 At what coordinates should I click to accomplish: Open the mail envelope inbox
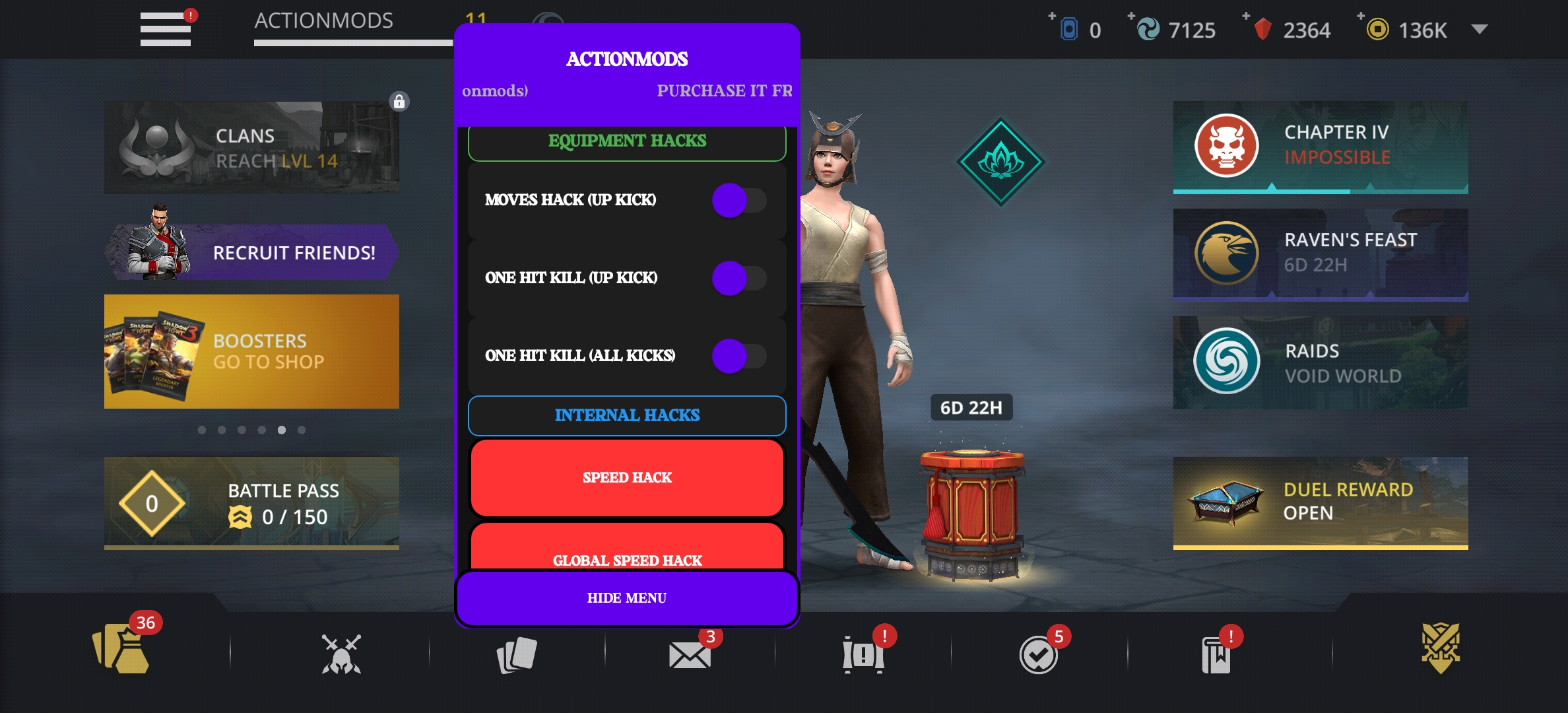tap(690, 655)
